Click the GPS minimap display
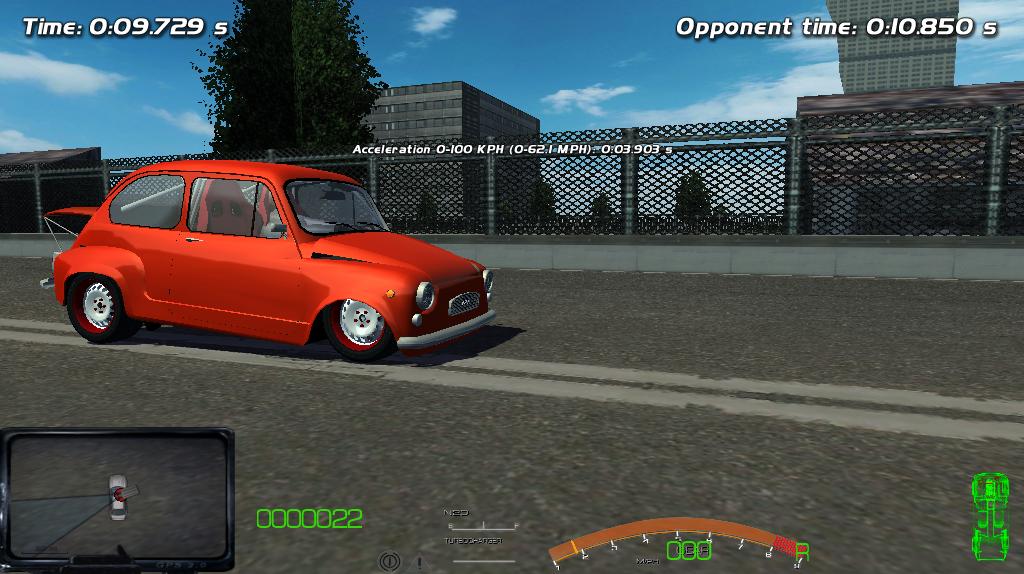 [117, 495]
